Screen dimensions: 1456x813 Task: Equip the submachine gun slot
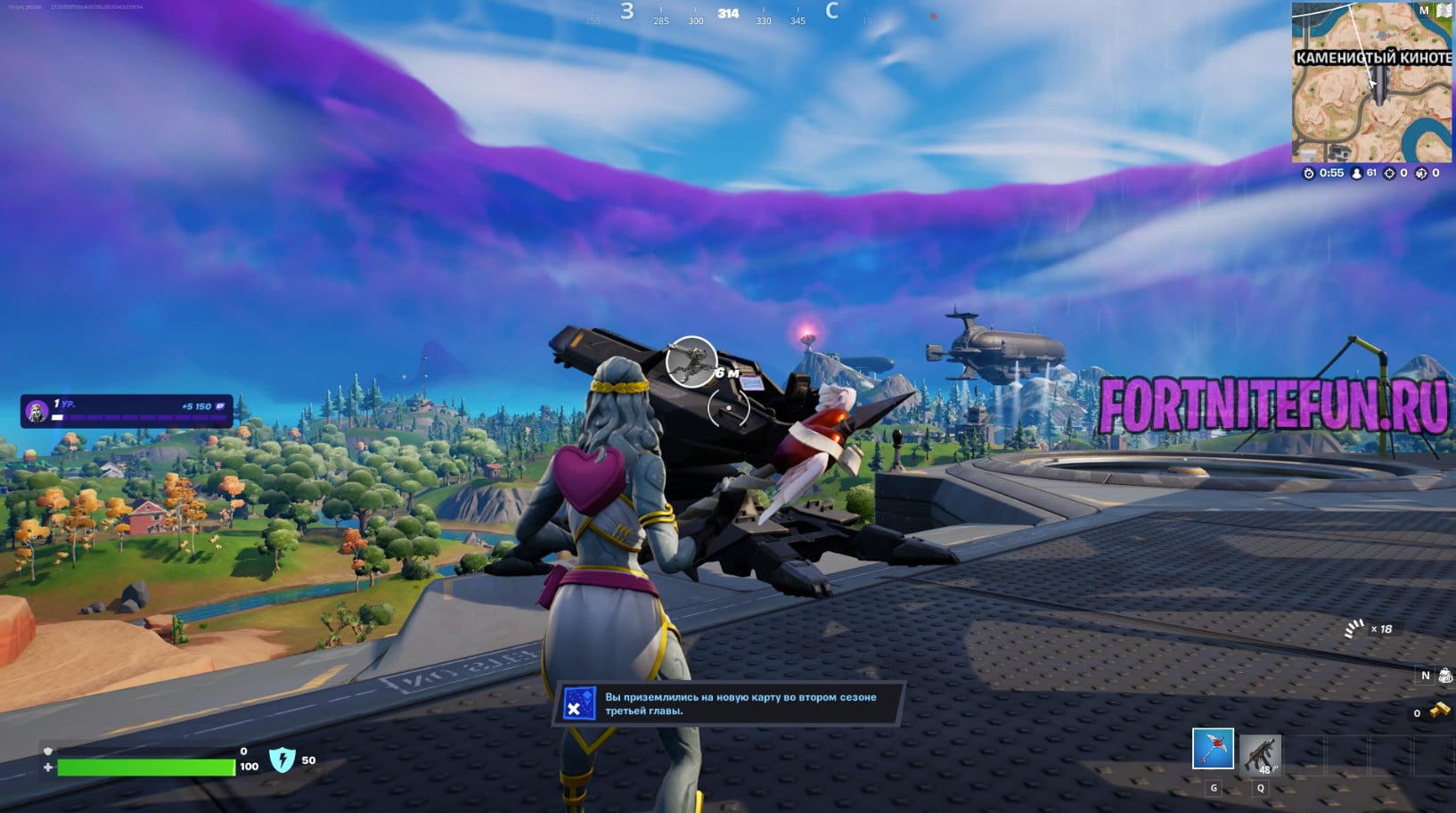tap(1260, 754)
